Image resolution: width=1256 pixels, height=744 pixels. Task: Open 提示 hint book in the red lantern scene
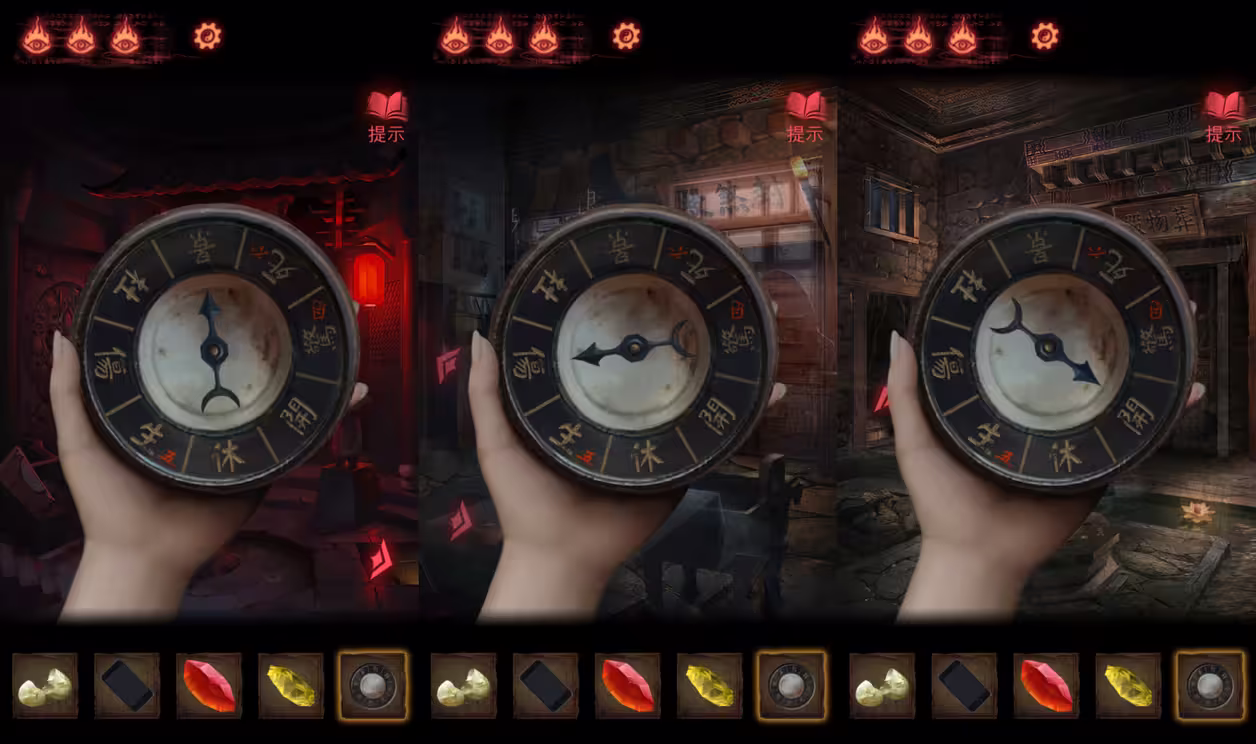(386, 116)
